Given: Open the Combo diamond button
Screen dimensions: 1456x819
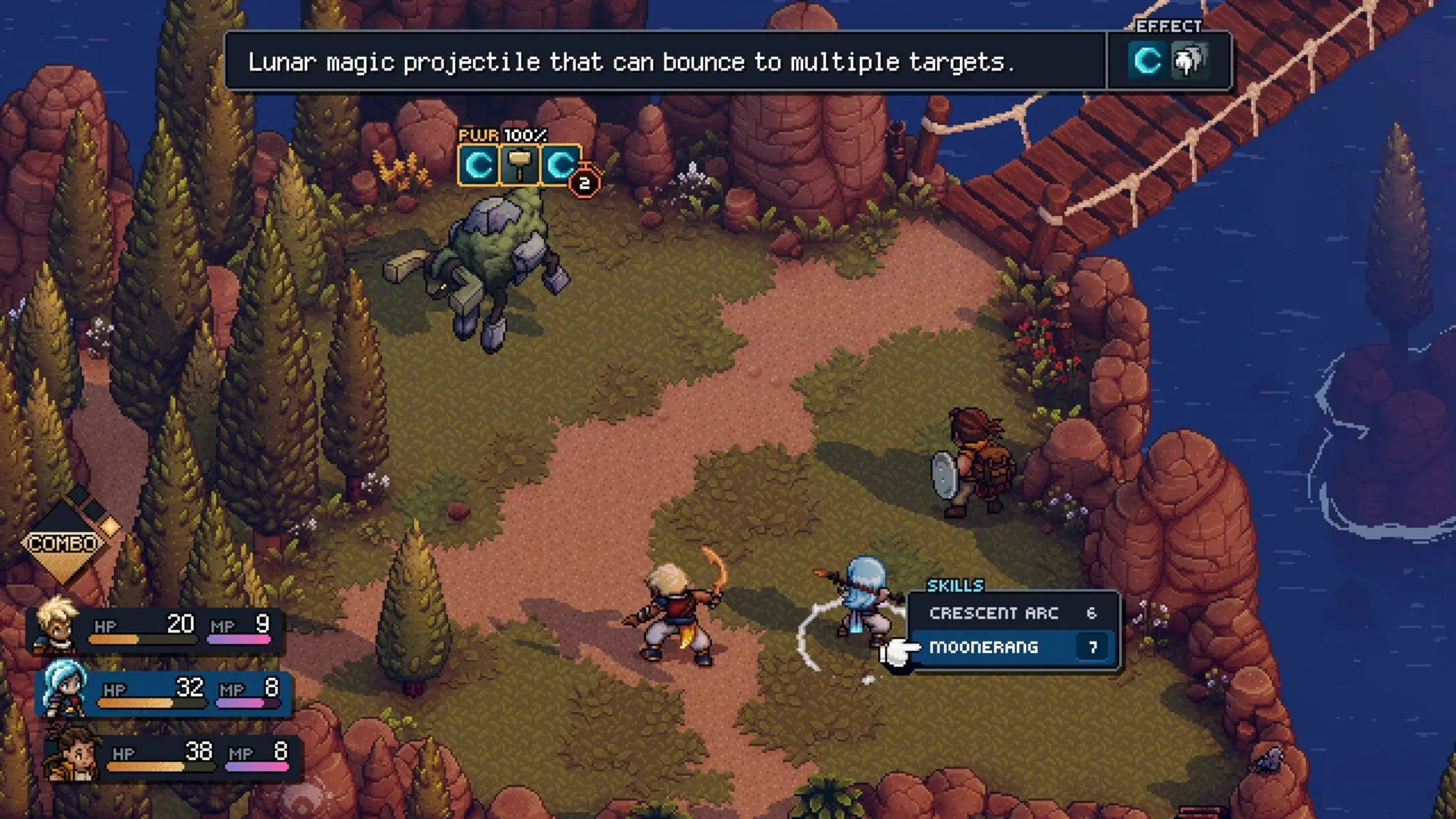Looking at the screenshot, I should point(64,543).
